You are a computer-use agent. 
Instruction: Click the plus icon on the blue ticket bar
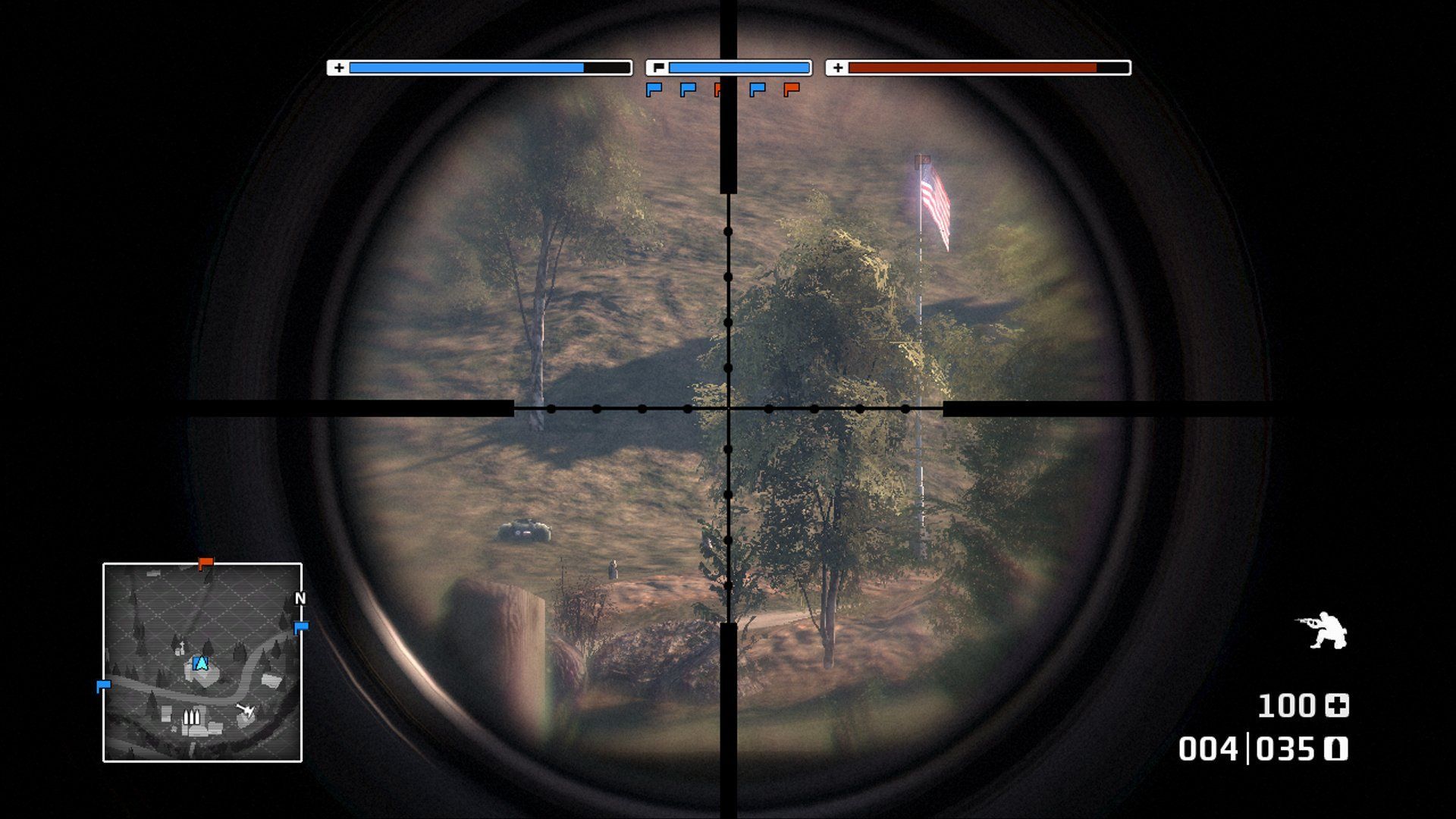click(x=337, y=68)
